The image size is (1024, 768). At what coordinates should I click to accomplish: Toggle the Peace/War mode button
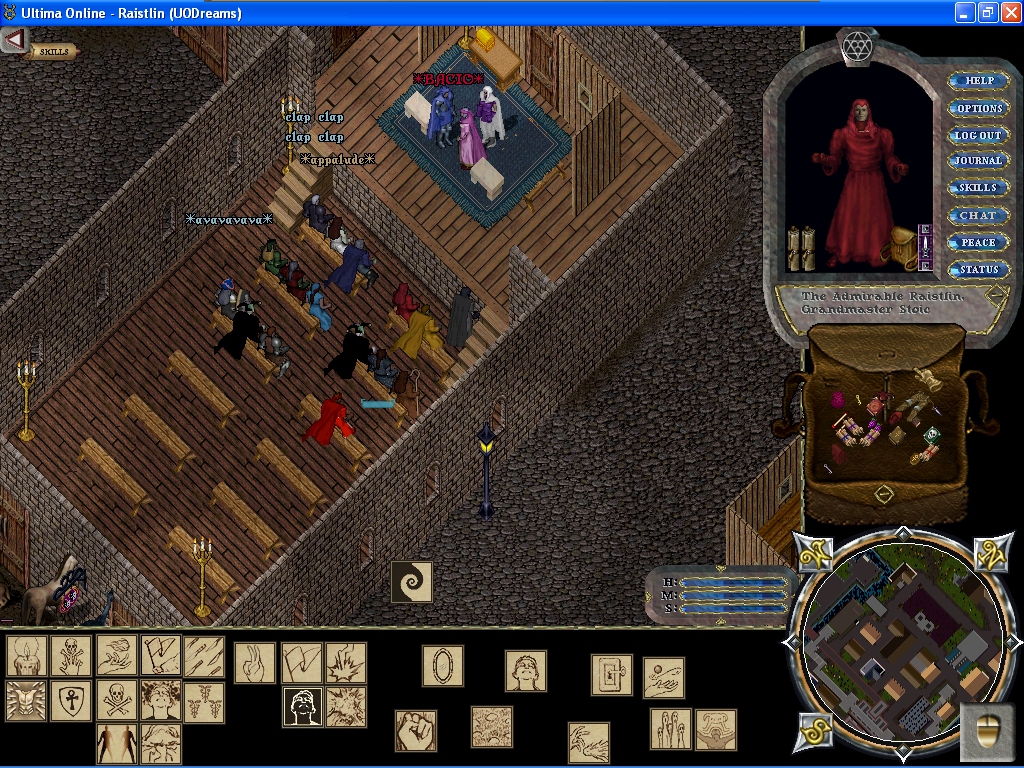coord(977,242)
